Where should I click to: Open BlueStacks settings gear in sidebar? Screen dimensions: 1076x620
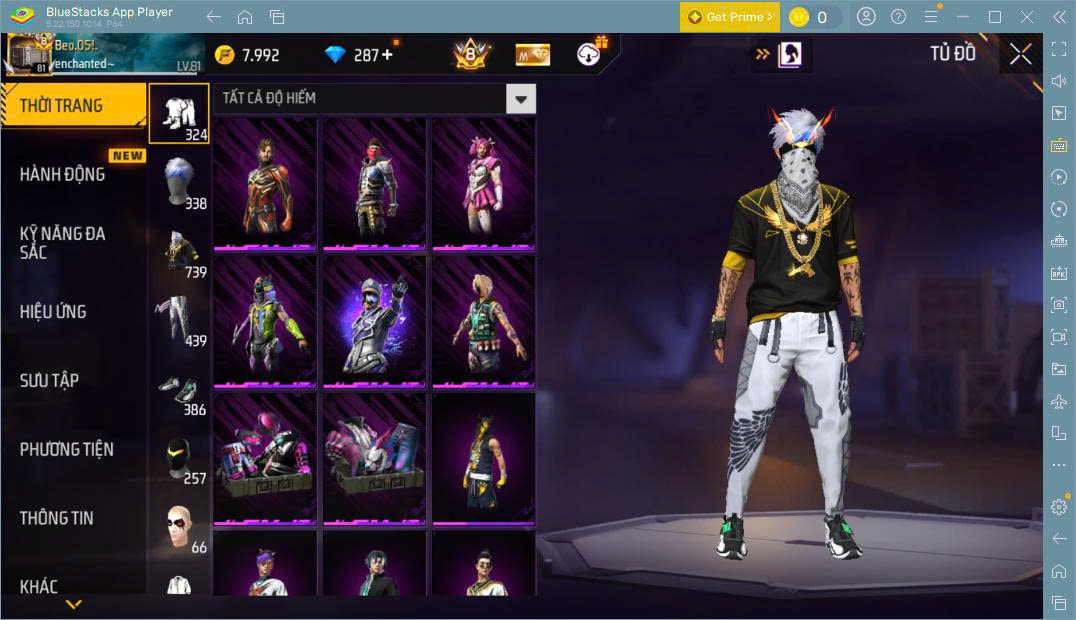[1059, 507]
